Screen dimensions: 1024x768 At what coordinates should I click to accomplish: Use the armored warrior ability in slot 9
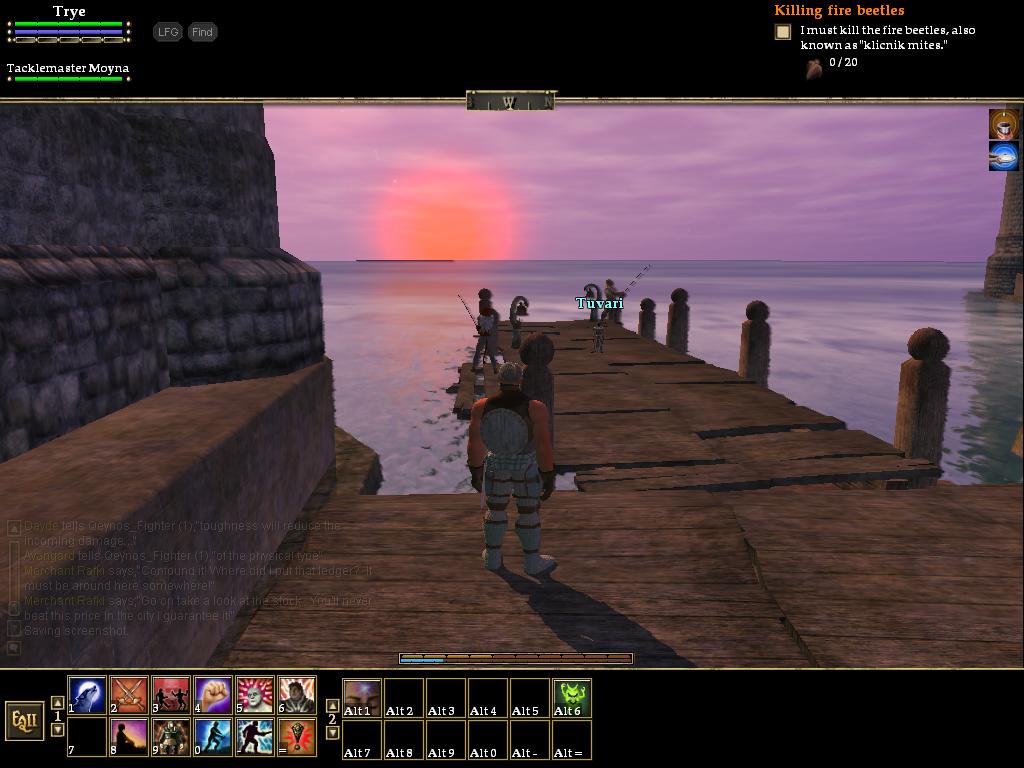[172, 737]
